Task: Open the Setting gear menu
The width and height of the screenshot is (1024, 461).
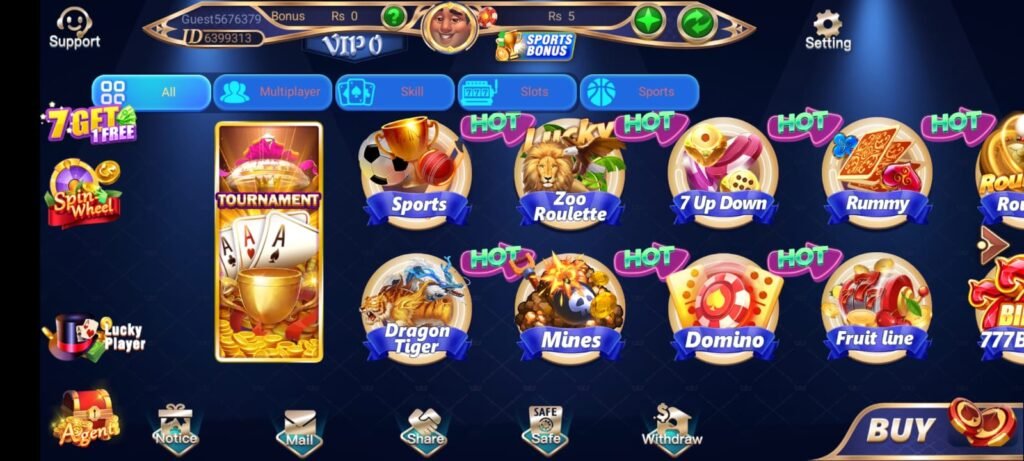Action: 828,30
